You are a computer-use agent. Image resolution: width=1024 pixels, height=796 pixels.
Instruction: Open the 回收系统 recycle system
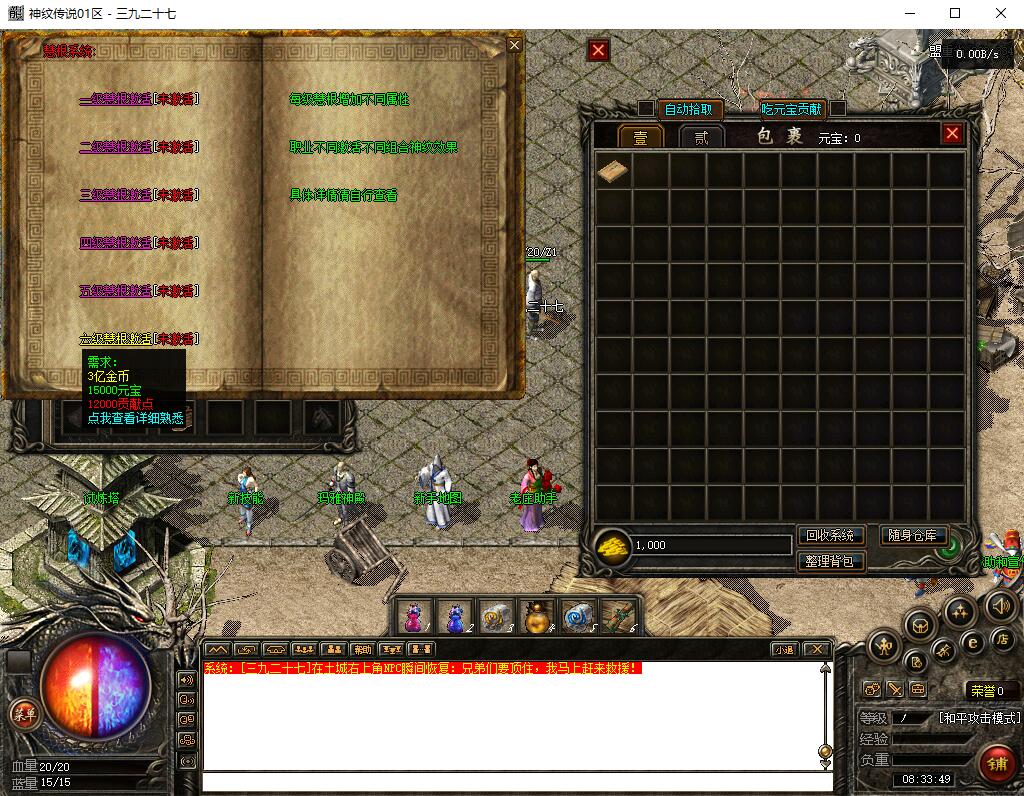coord(830,536)
